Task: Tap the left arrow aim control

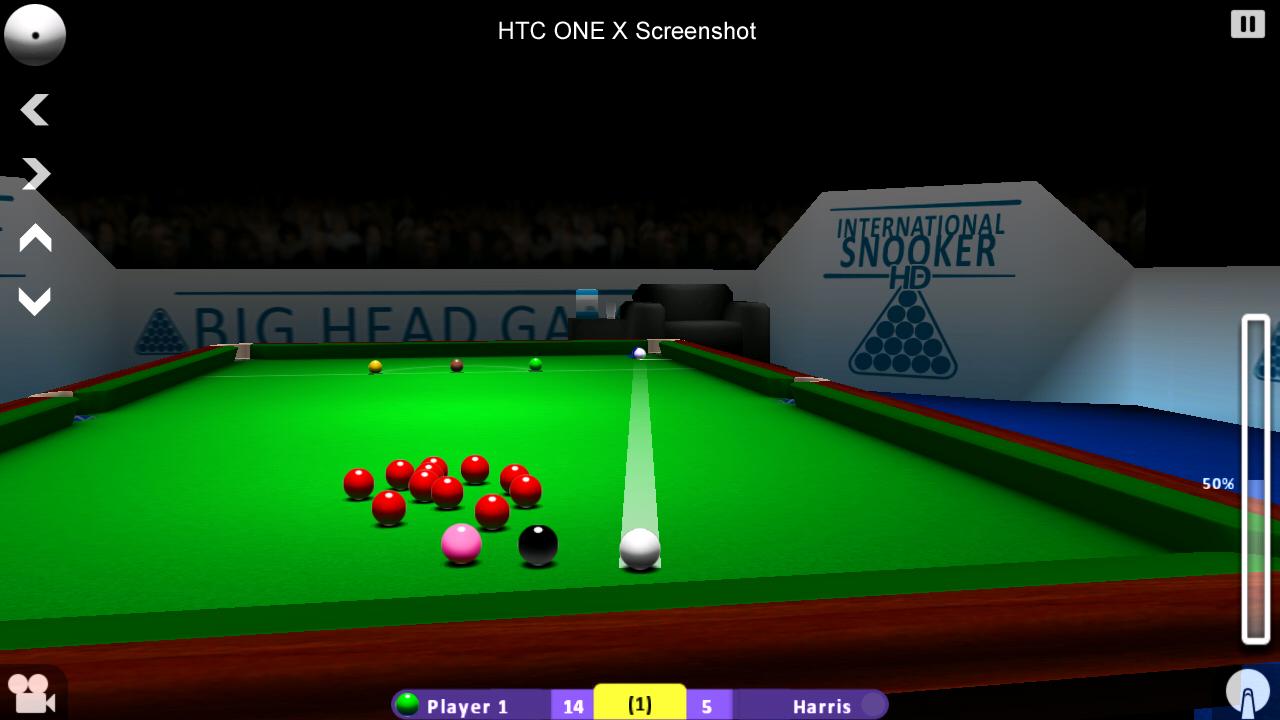Action: pos(35,110)
